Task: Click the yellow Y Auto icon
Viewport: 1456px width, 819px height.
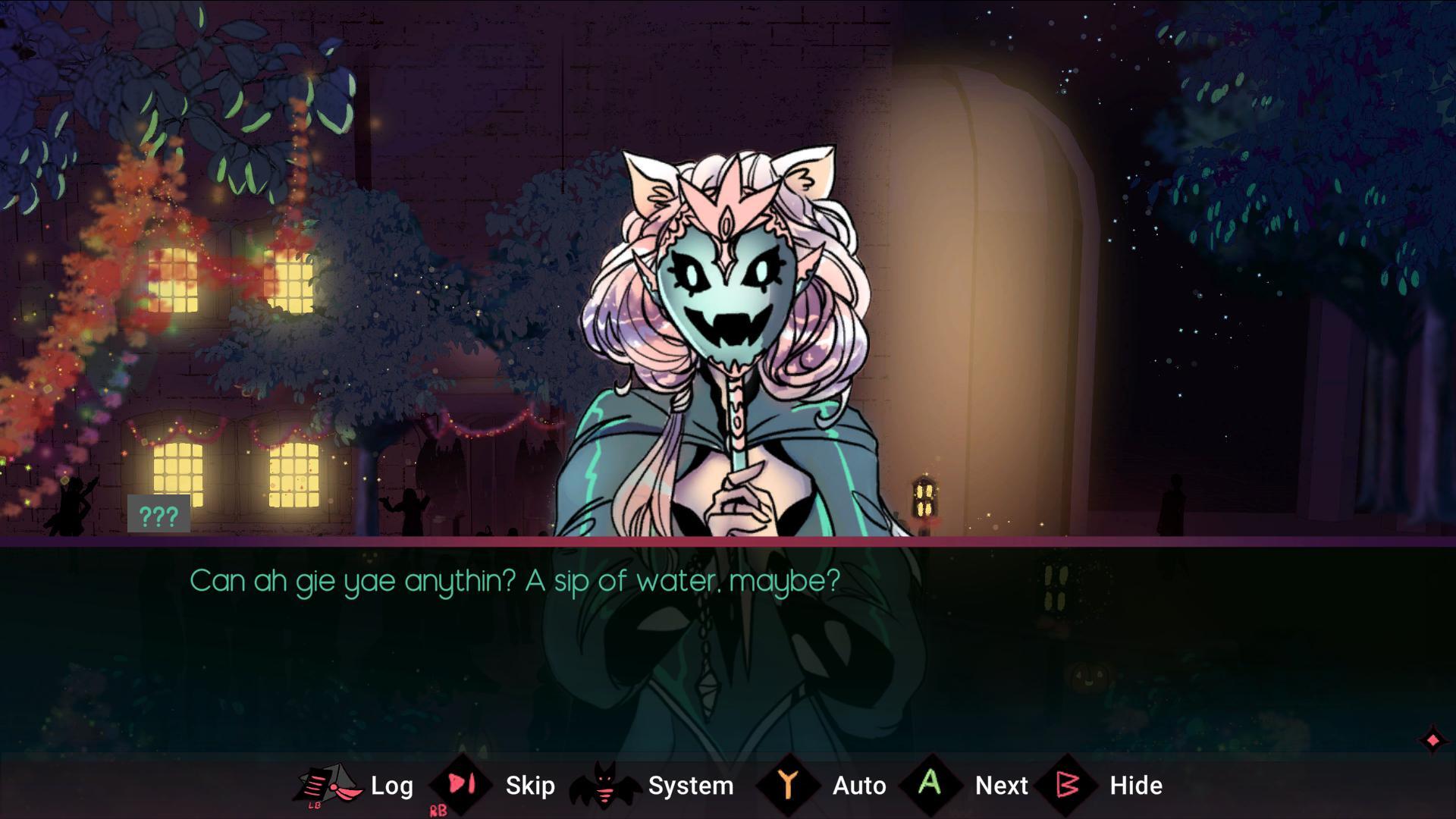Action: [789, 785]
